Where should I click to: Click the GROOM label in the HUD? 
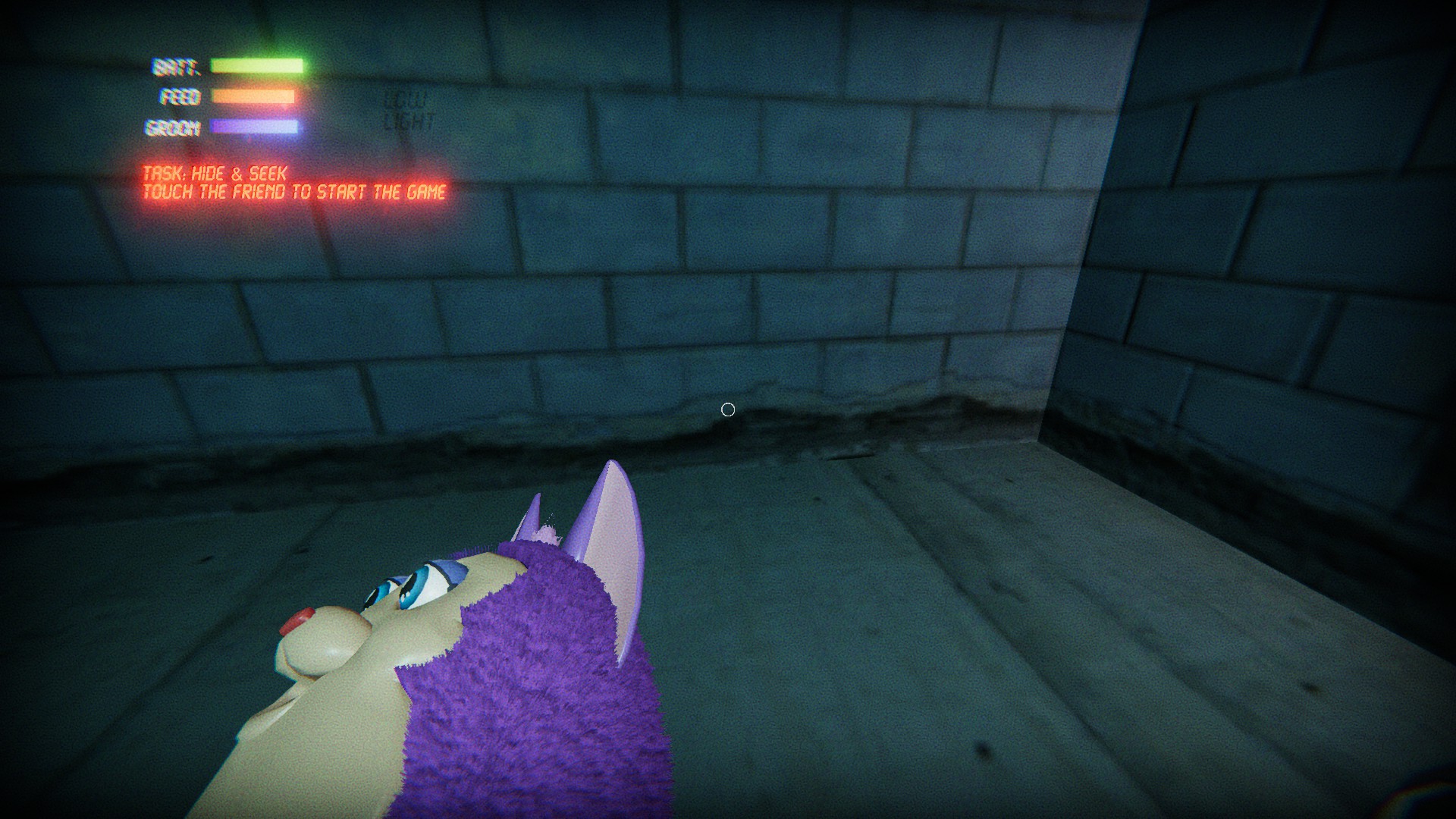(x=174, y=127)
